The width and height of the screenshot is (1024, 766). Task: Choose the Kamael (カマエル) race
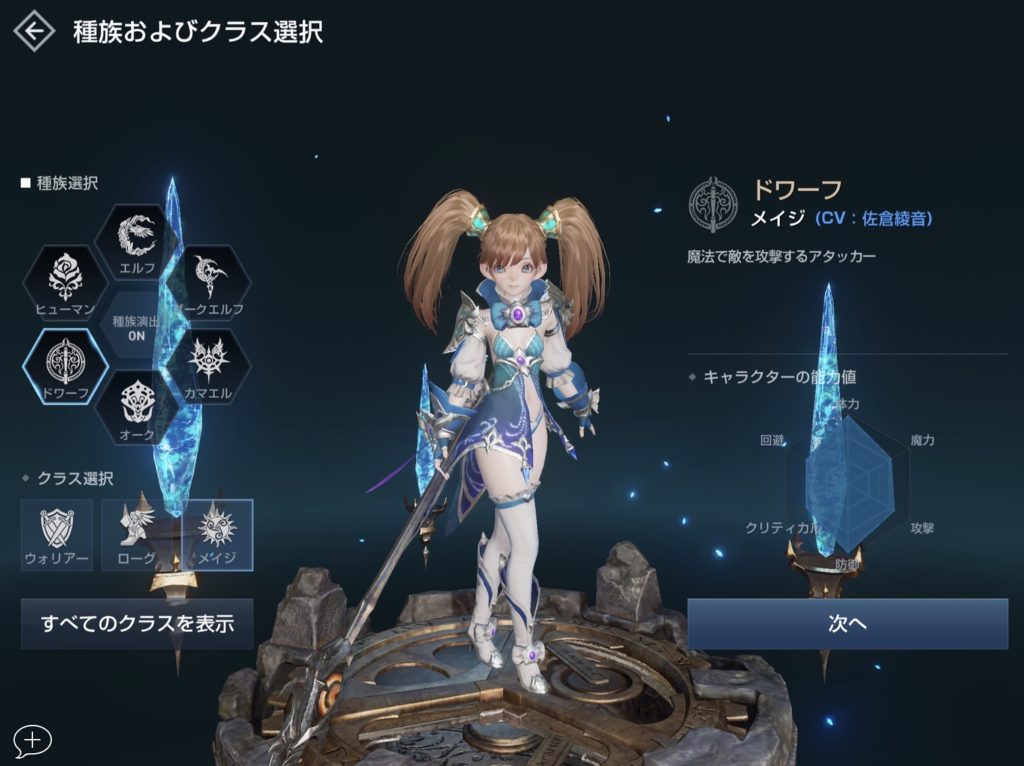click(207, 366)
